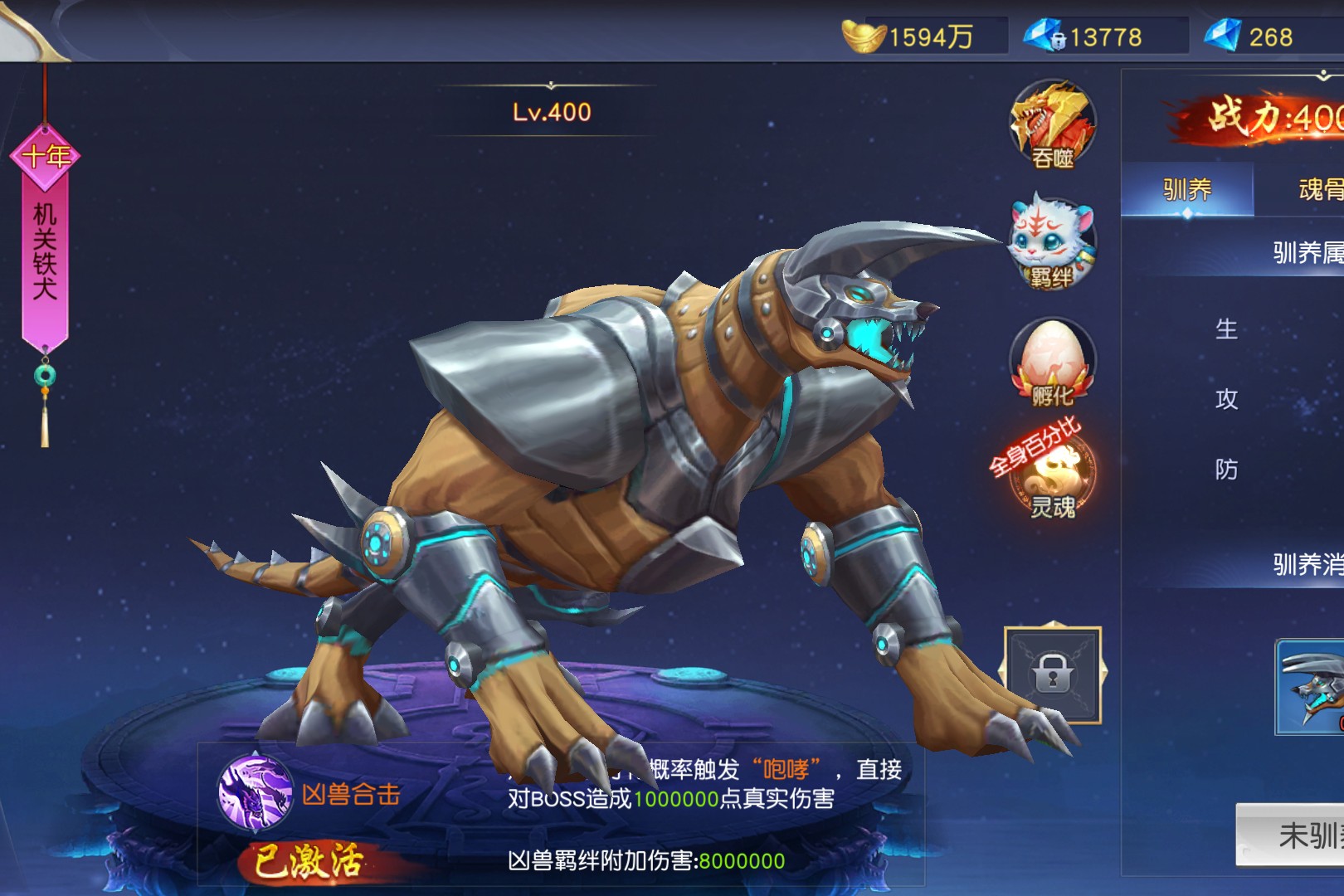Select the iron hound thumbnail
This screenshot has height=896, width=1344.
point(1311,687)
